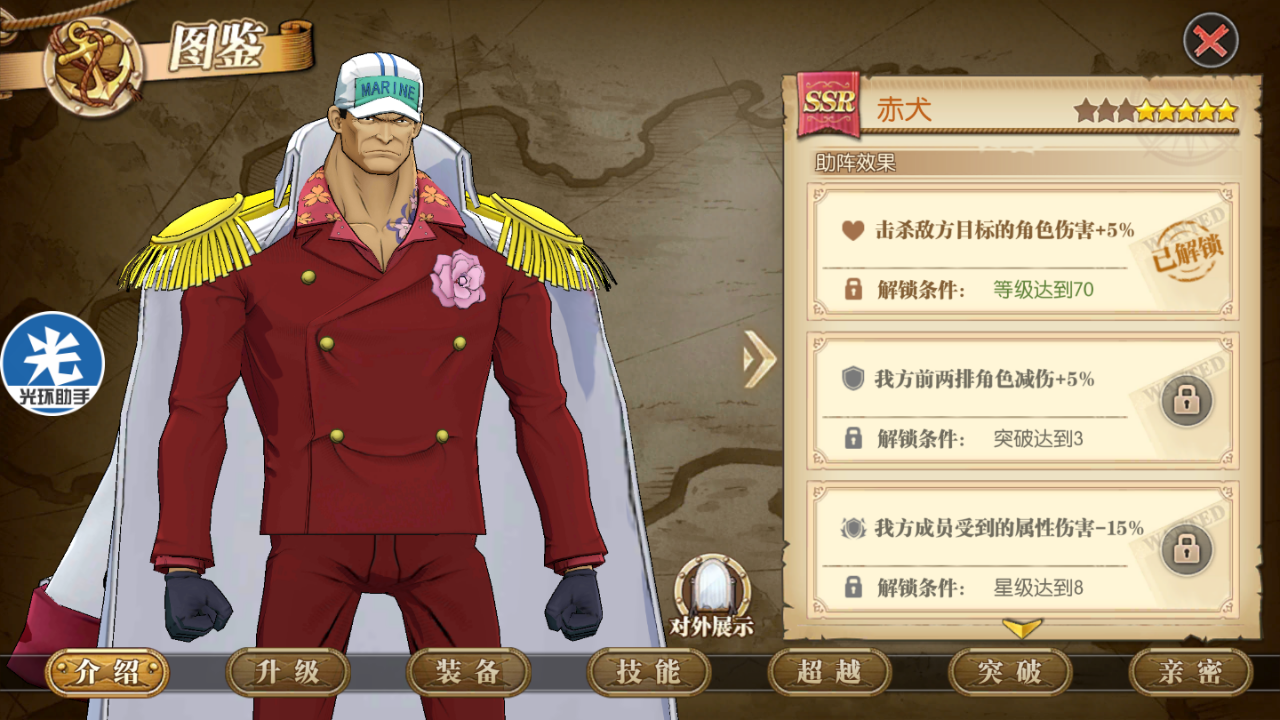
Task: Switch to the 亲密 tab
Action: 1190,672
